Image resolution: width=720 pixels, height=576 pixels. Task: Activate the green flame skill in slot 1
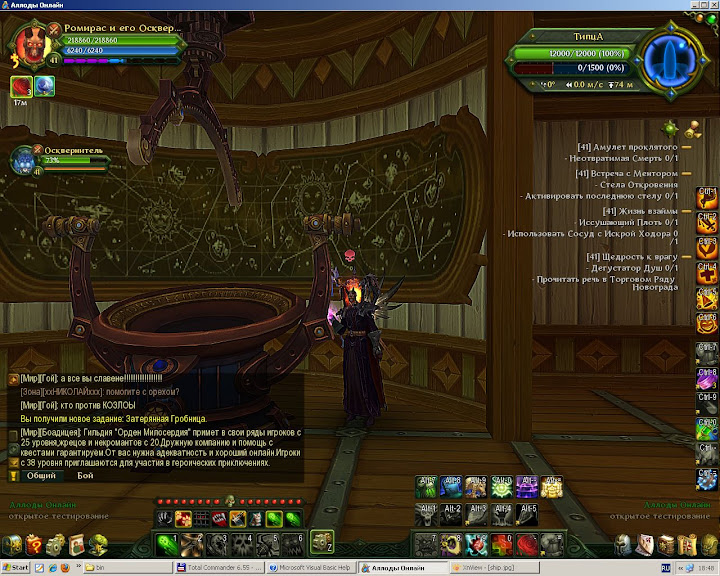167,542
